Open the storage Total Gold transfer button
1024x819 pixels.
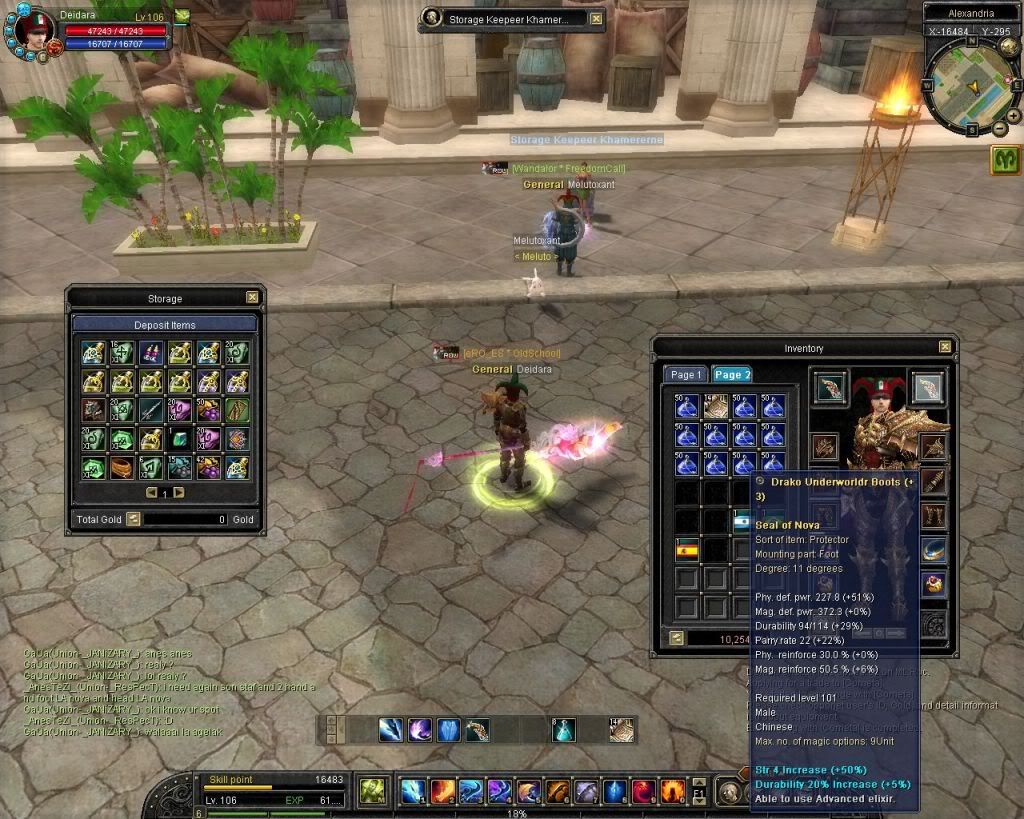133,519
